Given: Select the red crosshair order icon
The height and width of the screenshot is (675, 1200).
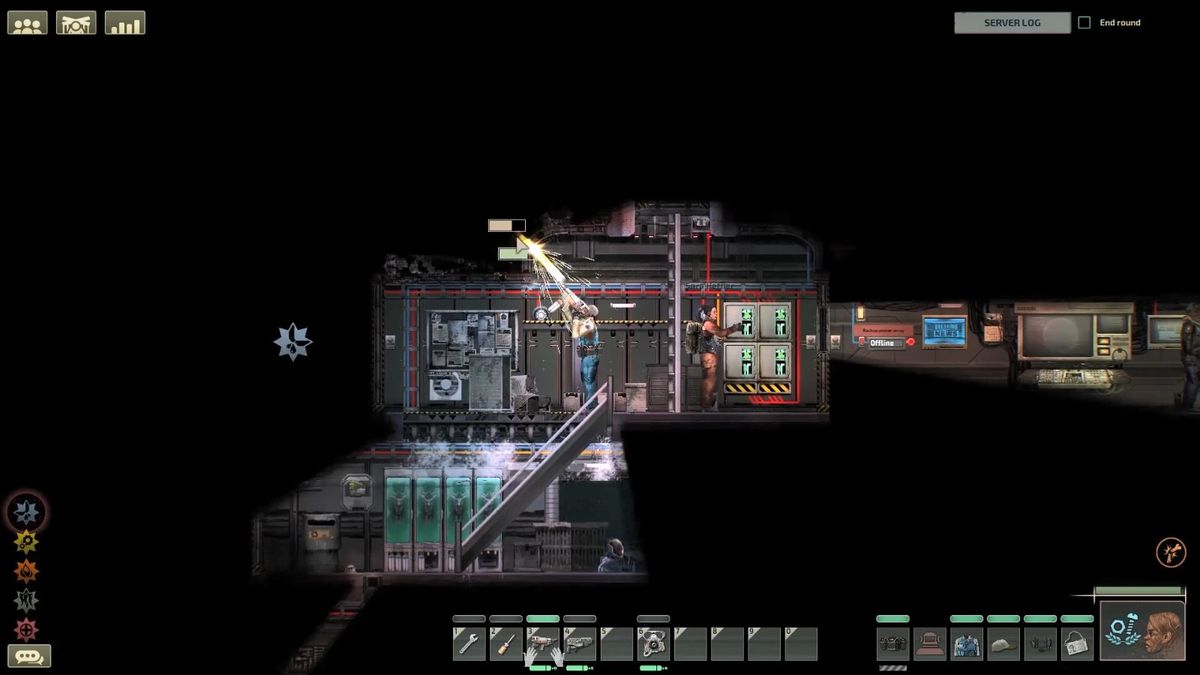Looking at the screenshot, I should (26, 629).
